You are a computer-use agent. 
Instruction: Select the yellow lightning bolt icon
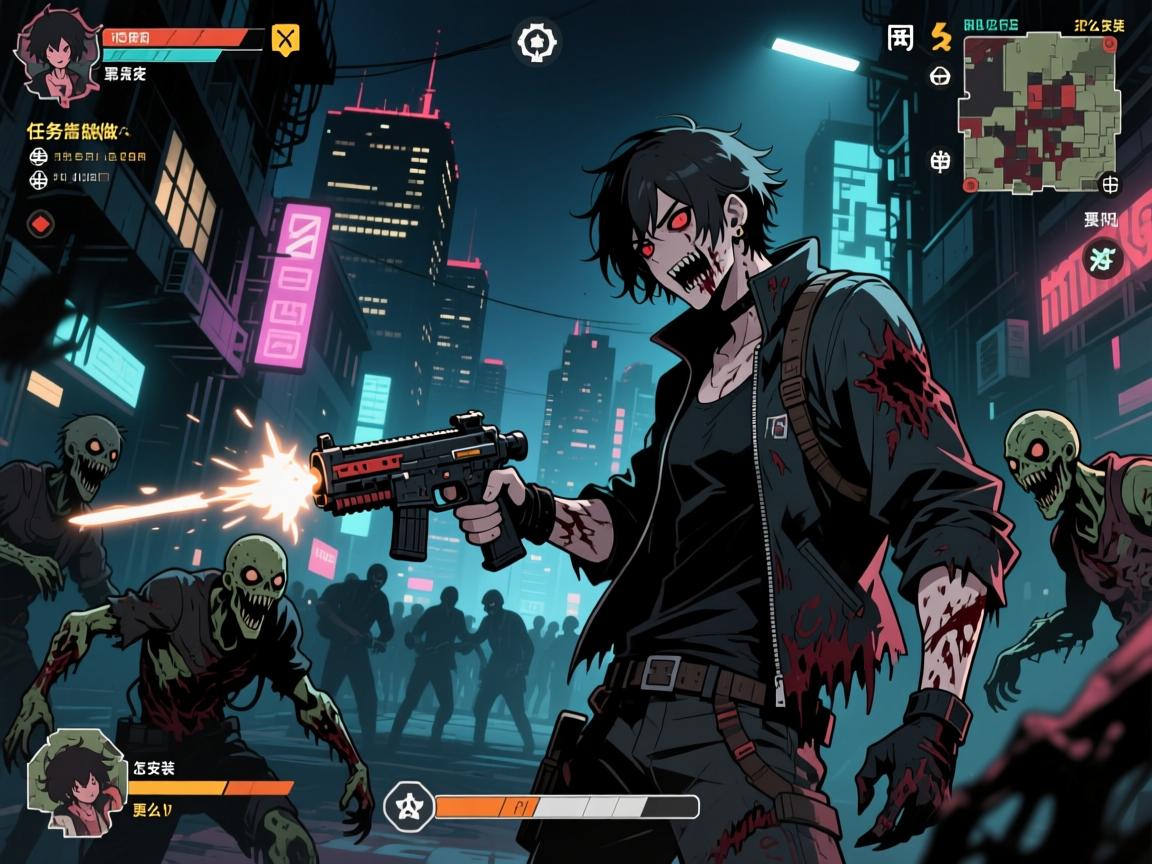point(940,37)
